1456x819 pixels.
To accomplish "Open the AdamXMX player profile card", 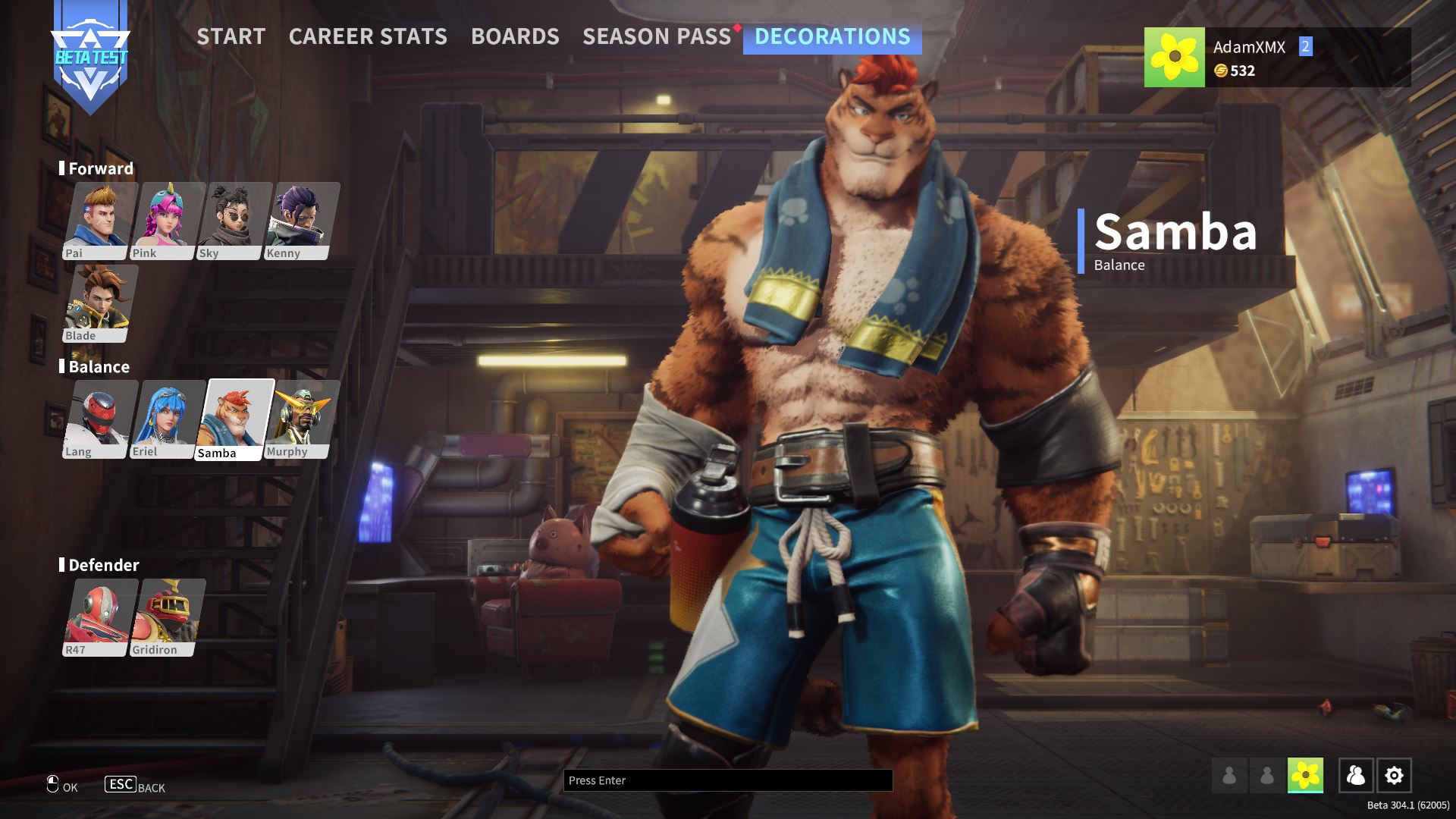I will (1277, 58).
